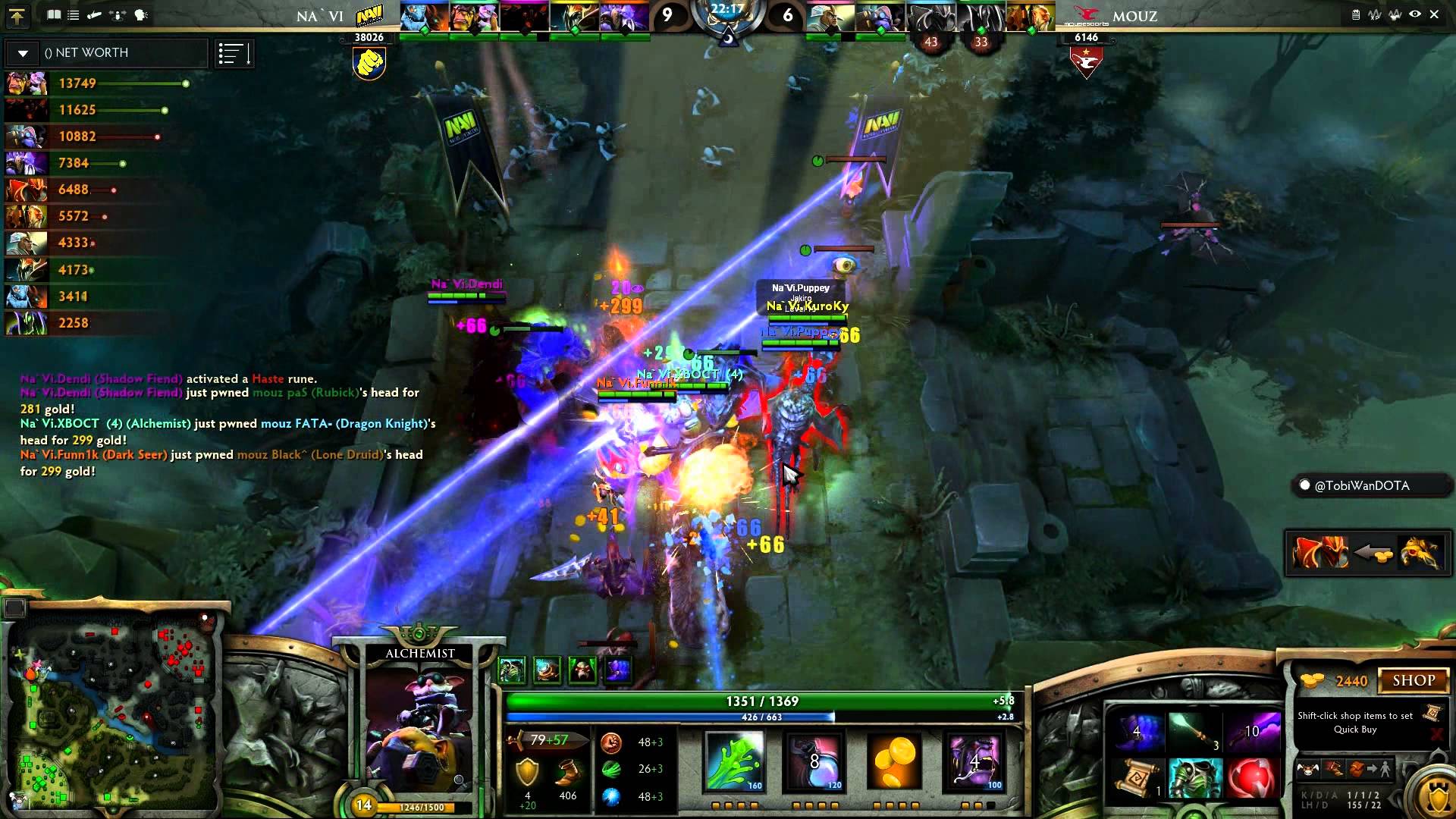Toggle the gold graph comparison view

point(1395,14)
